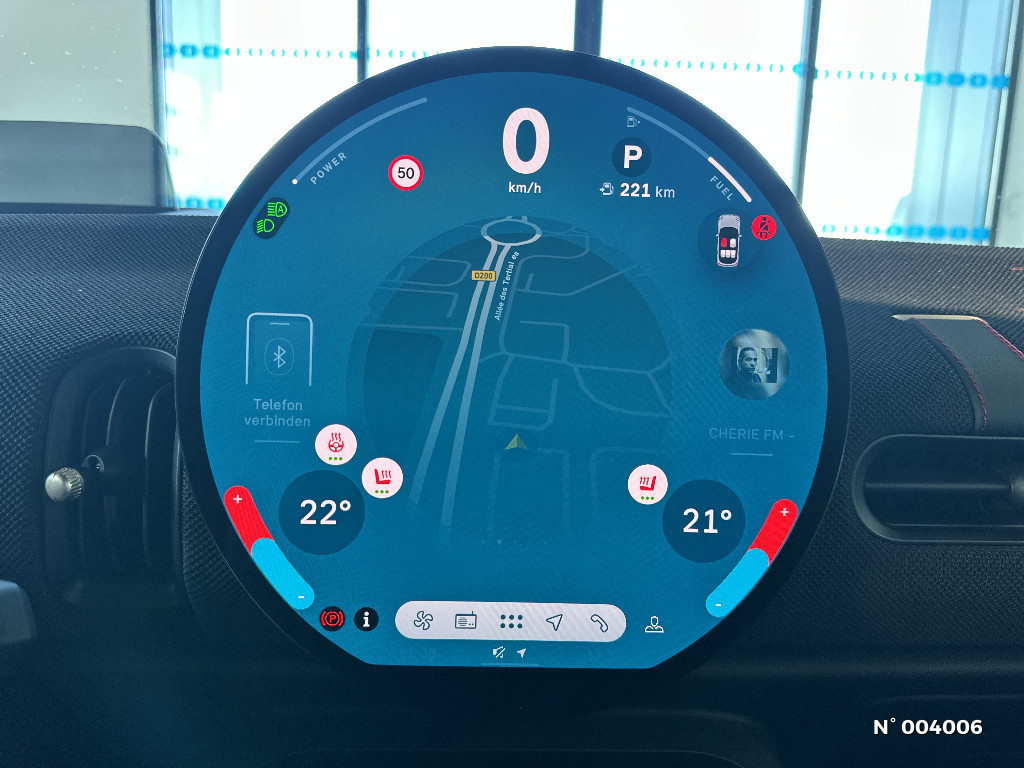The width and height of the screenshot is (1024, 768).
Task: Toggle the seat heating beside the 21° dial
Action: click(x=646, y=485)
